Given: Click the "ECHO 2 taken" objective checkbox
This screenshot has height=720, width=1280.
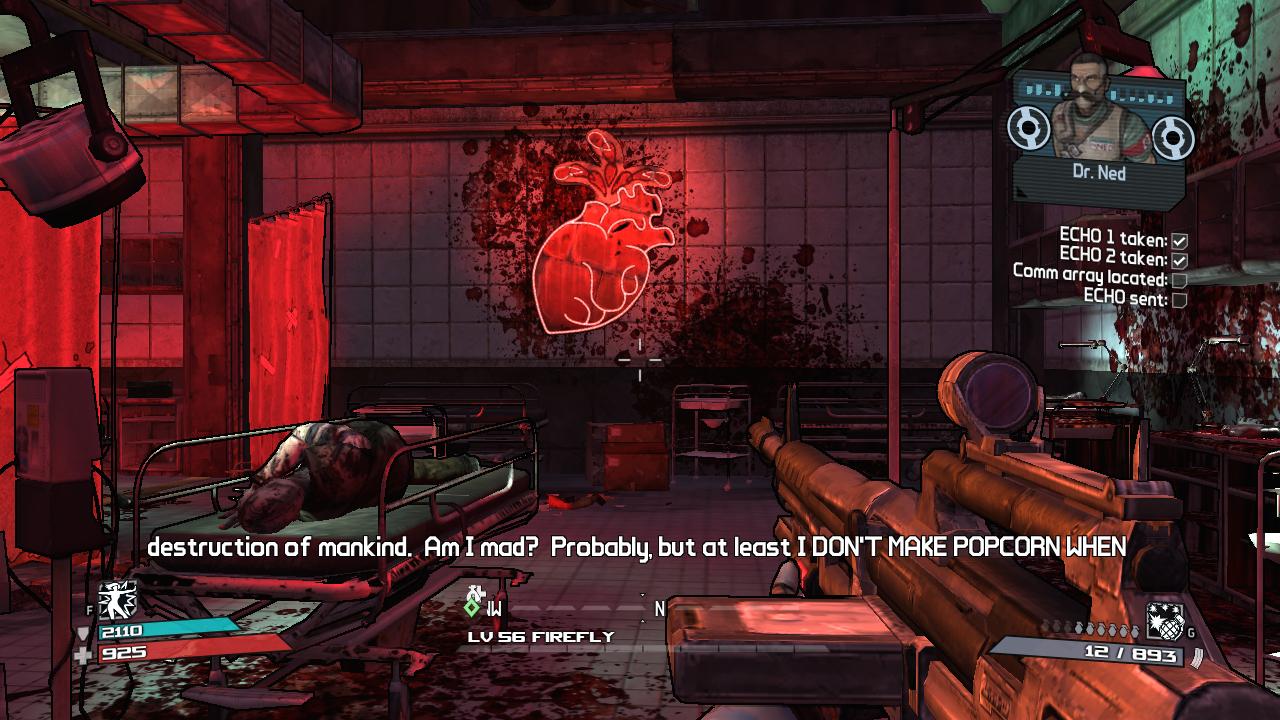Looking at the screenshot, I should 1179,259.
